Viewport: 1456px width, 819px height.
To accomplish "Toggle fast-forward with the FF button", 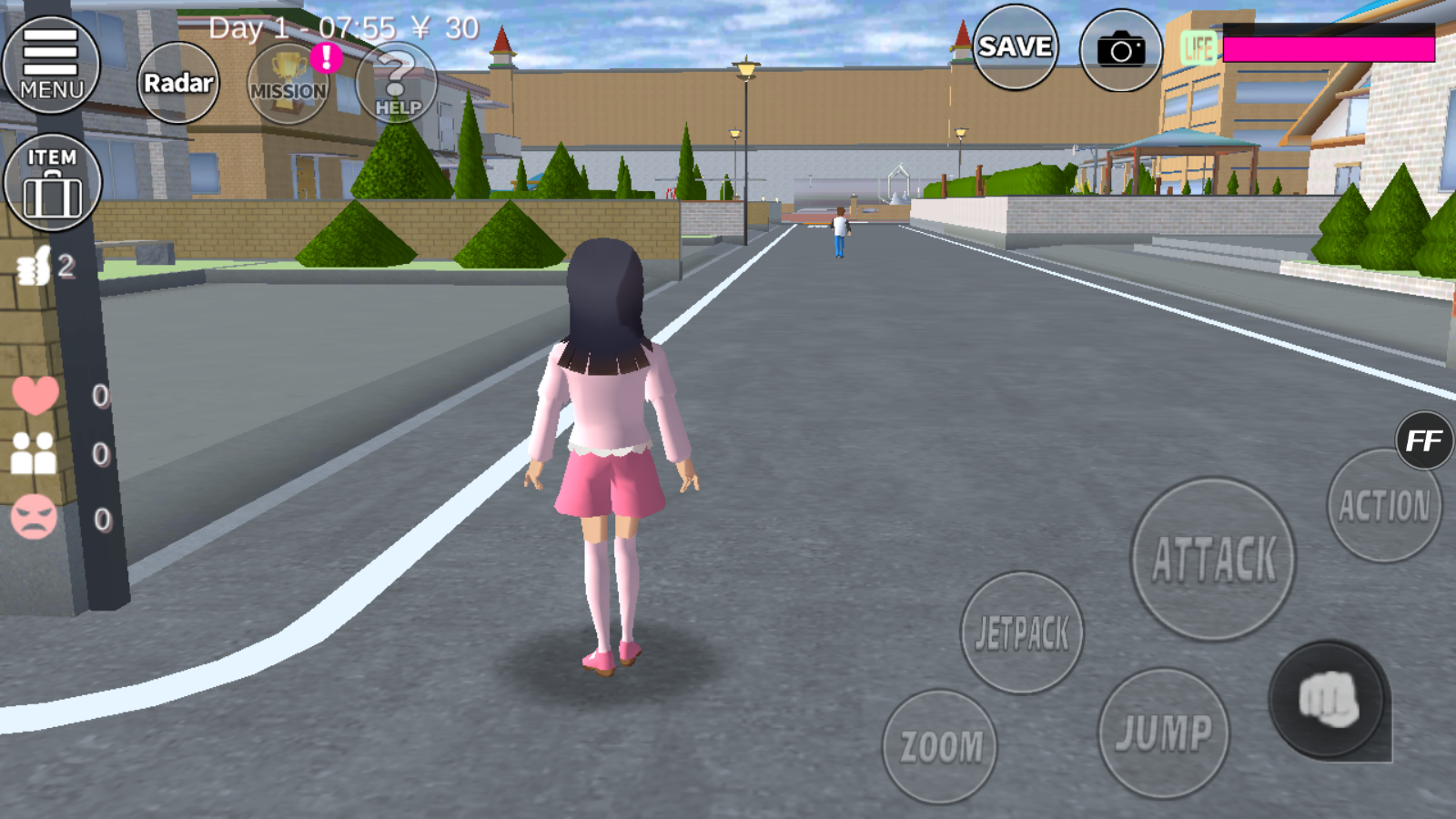I will [x=1422, y=441].
